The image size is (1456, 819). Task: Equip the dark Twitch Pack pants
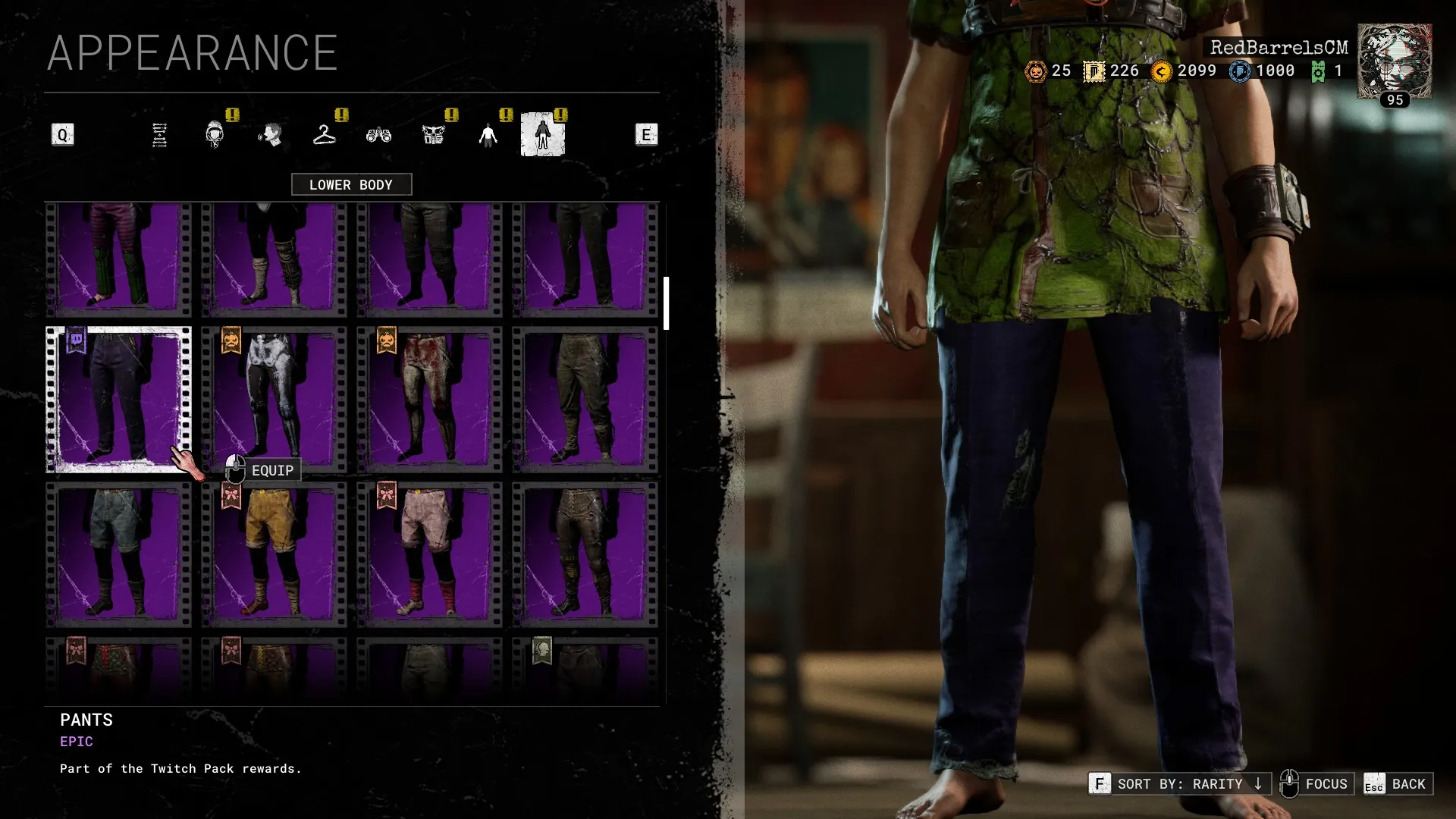click(119, 400)
